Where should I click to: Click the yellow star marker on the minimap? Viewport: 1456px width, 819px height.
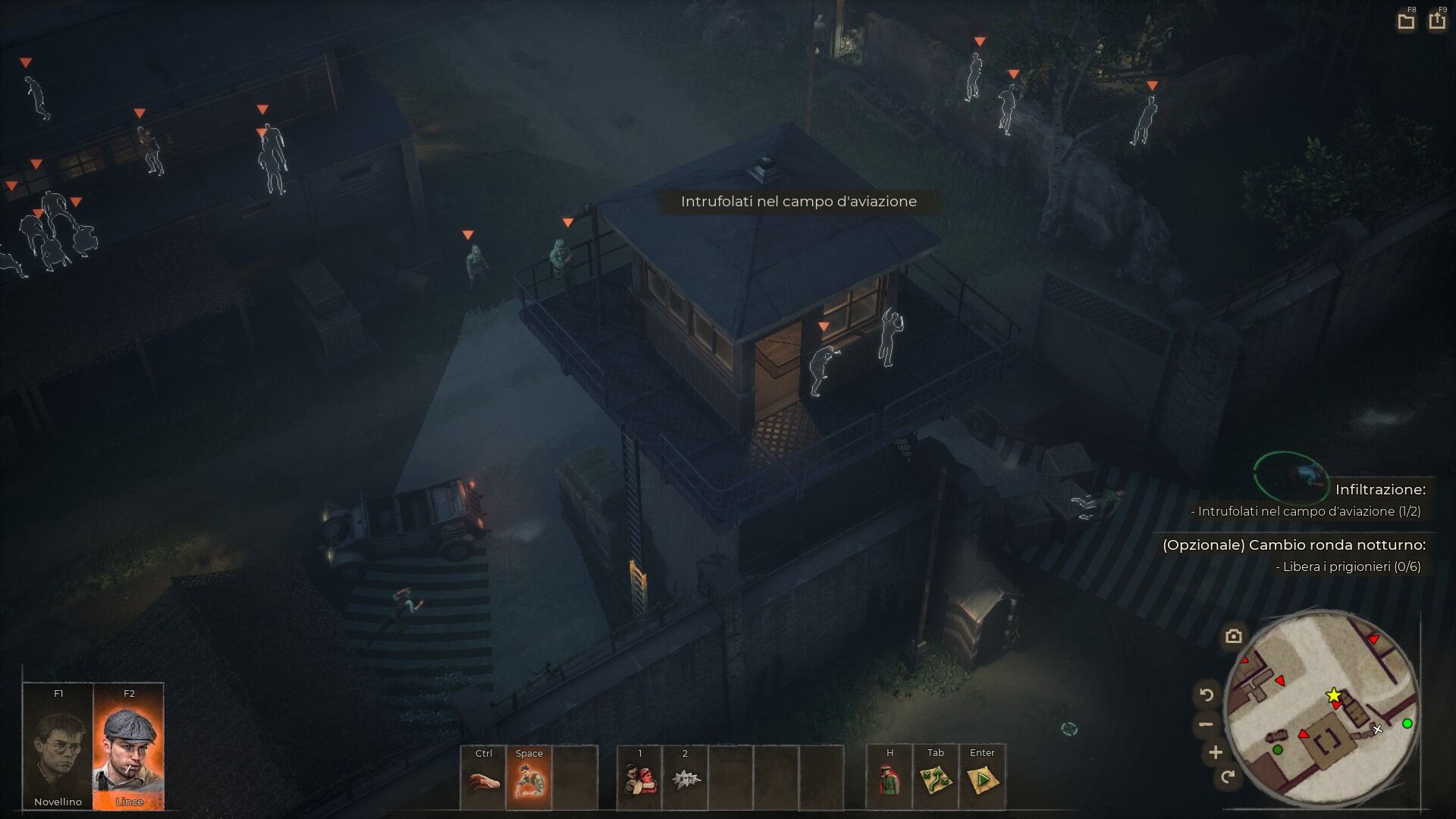coord(1333,695)
